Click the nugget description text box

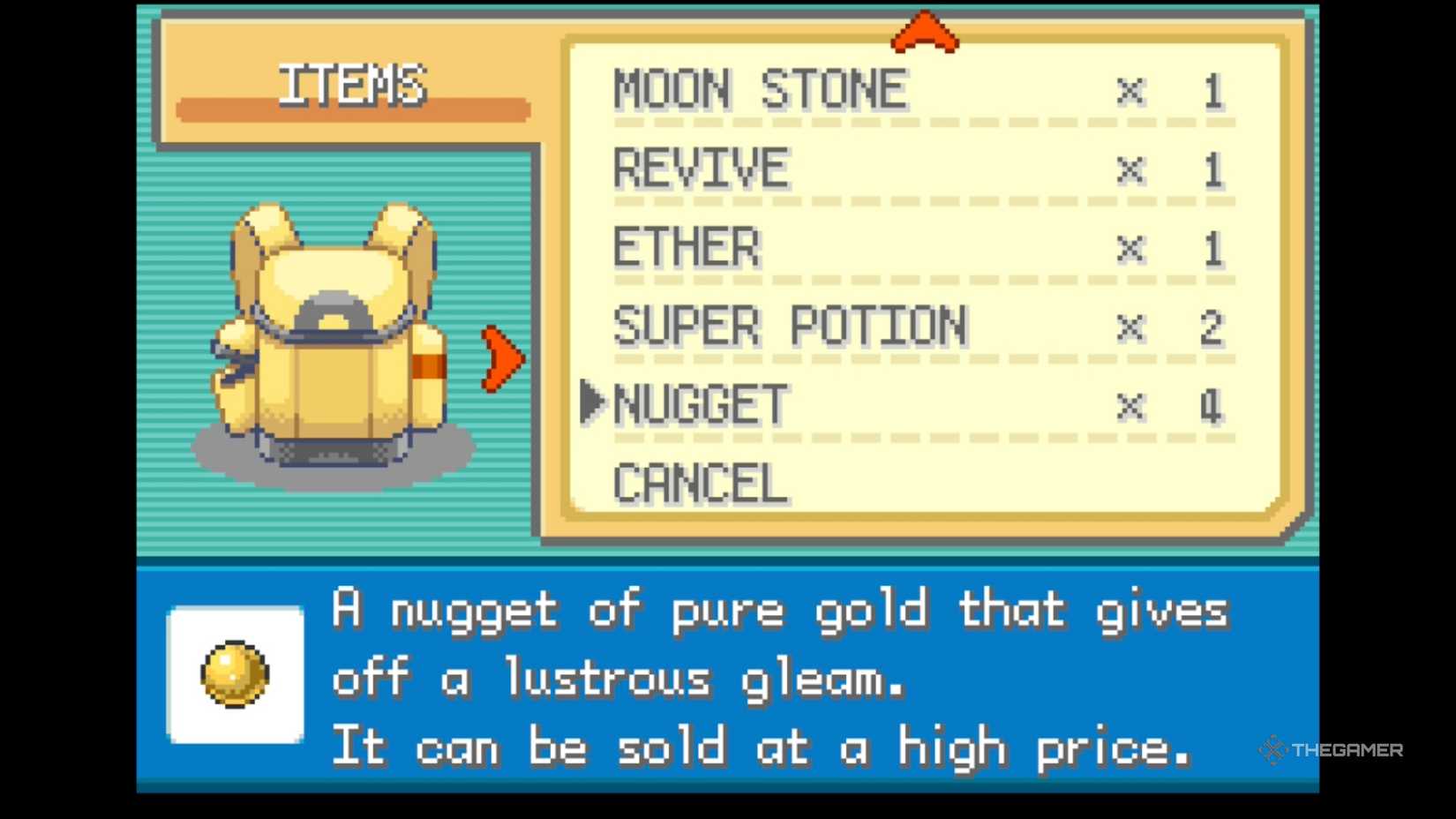[777, 678]
